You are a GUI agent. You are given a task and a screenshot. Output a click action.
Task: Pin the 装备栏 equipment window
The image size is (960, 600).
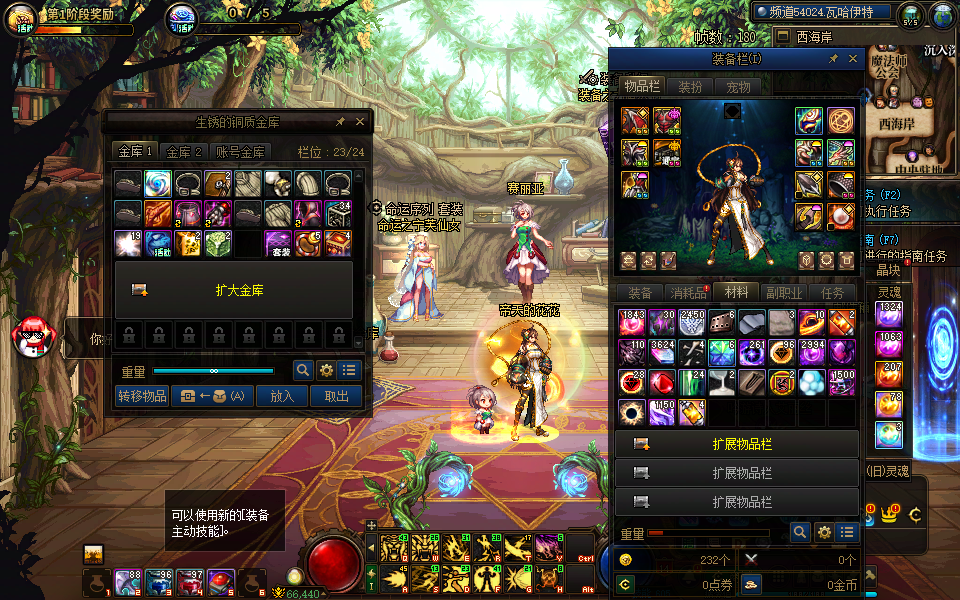(x=833, y=59)
